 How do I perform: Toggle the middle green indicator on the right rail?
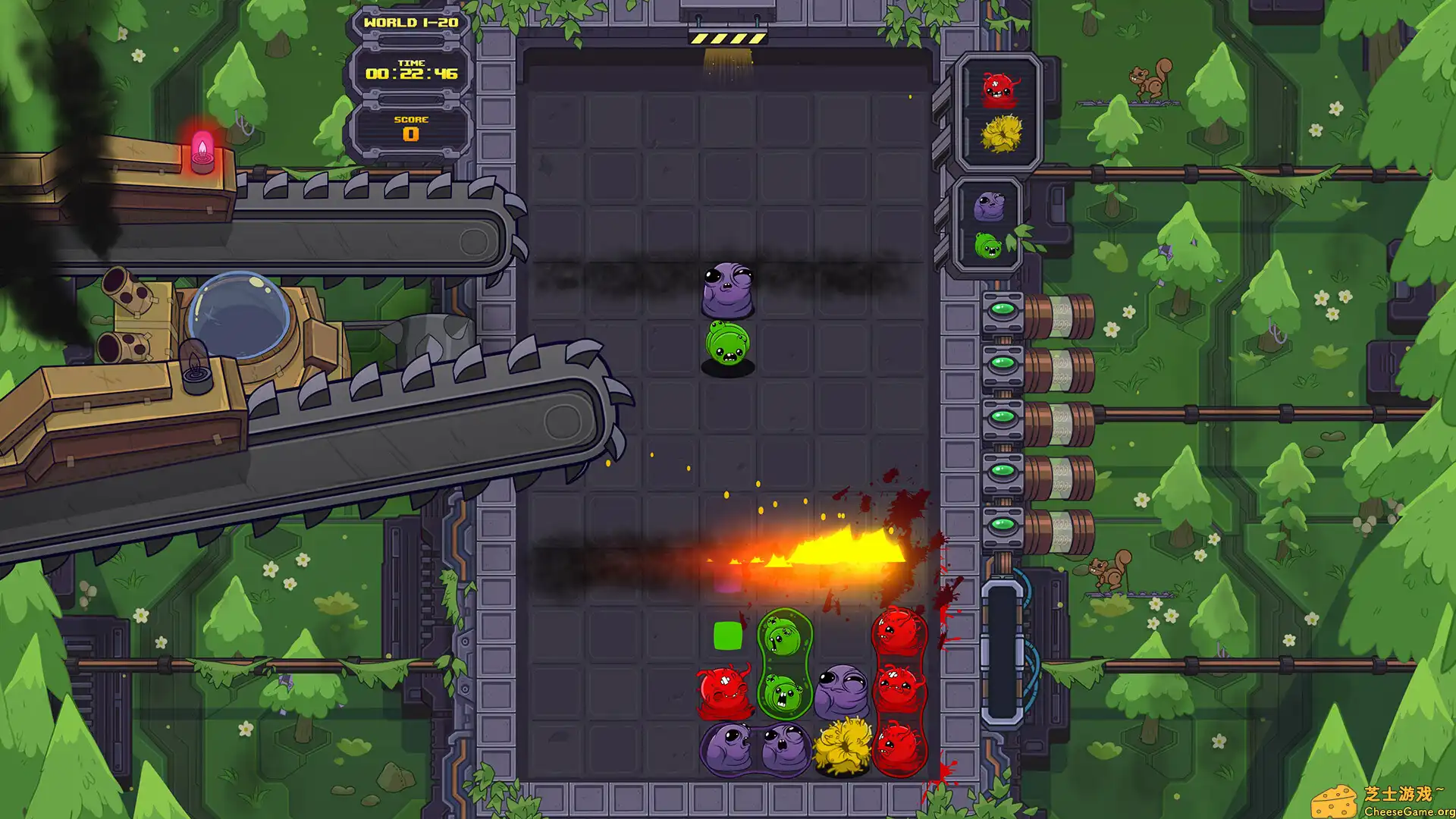click(x=1003, y=416)
